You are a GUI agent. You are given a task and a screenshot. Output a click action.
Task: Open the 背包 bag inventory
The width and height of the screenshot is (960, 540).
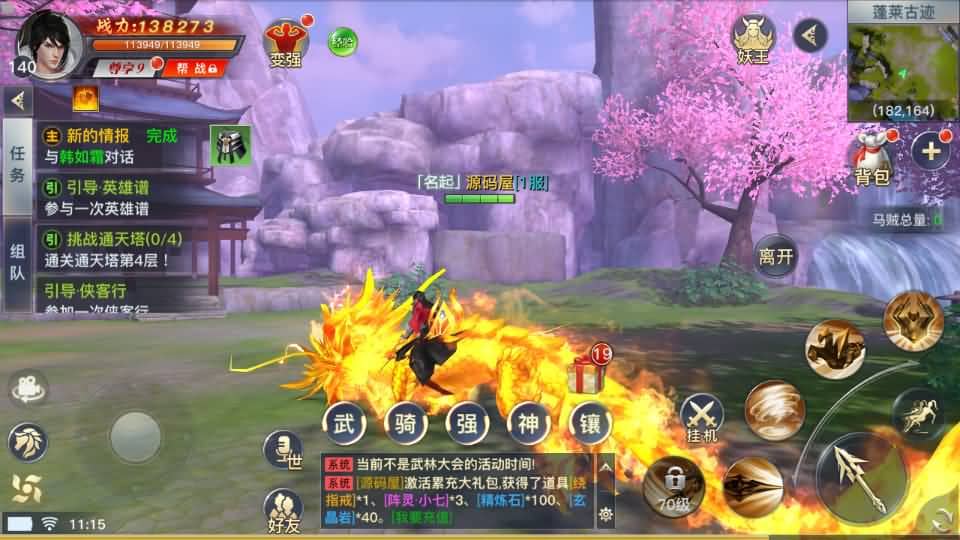[x=870, y=160]
